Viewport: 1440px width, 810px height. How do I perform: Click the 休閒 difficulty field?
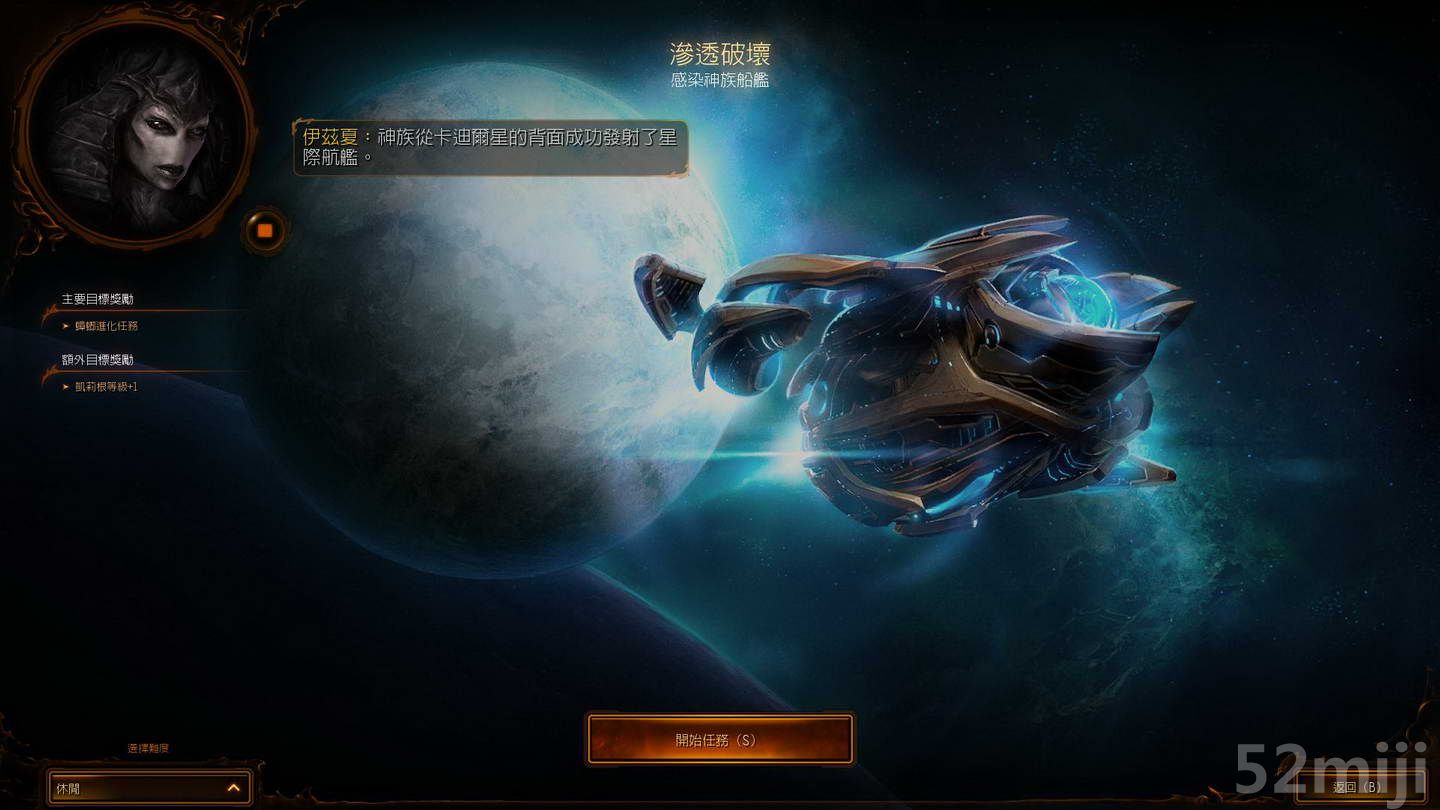click(120, 788)
